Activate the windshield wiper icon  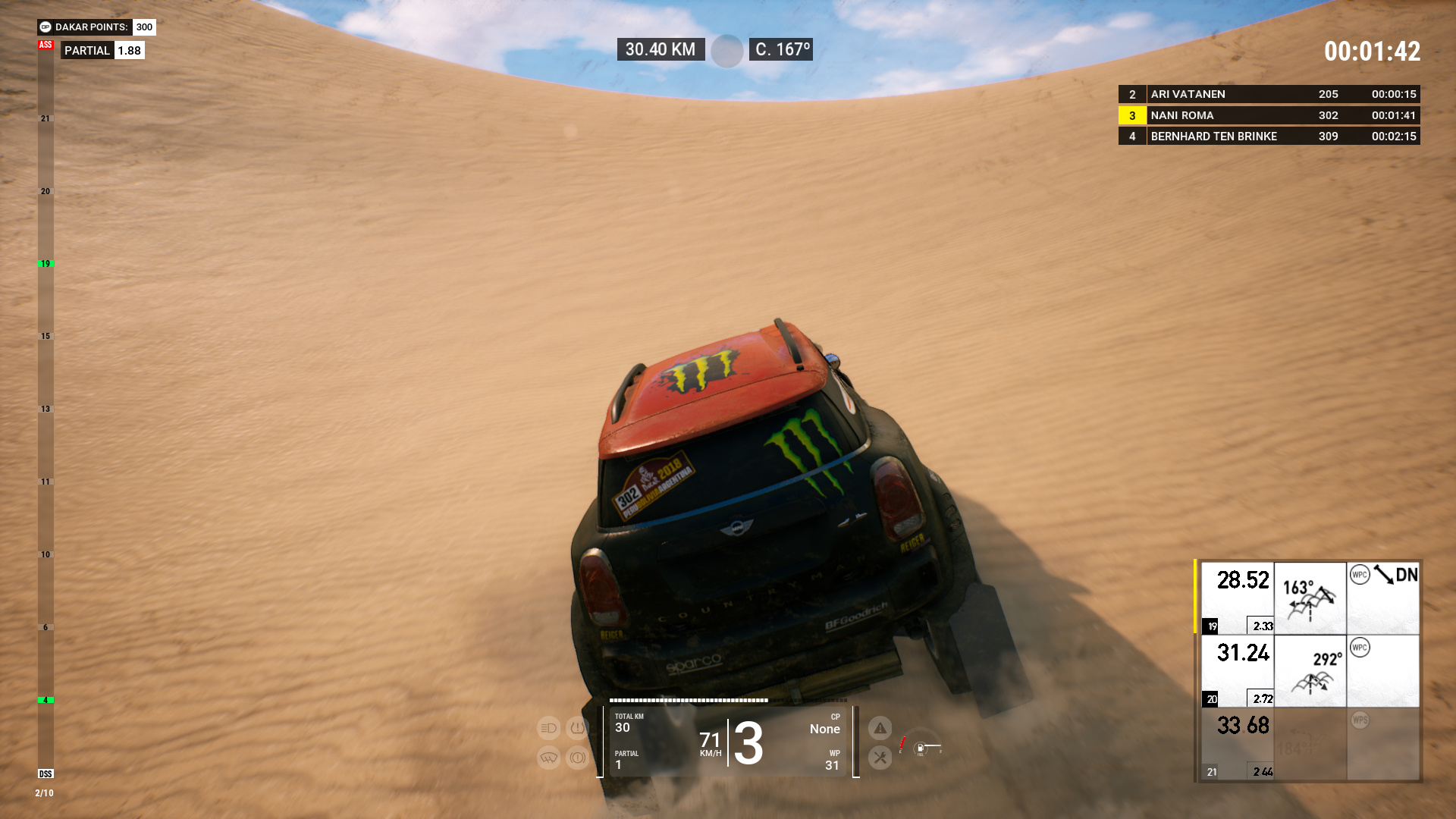[x=548, y=757]
